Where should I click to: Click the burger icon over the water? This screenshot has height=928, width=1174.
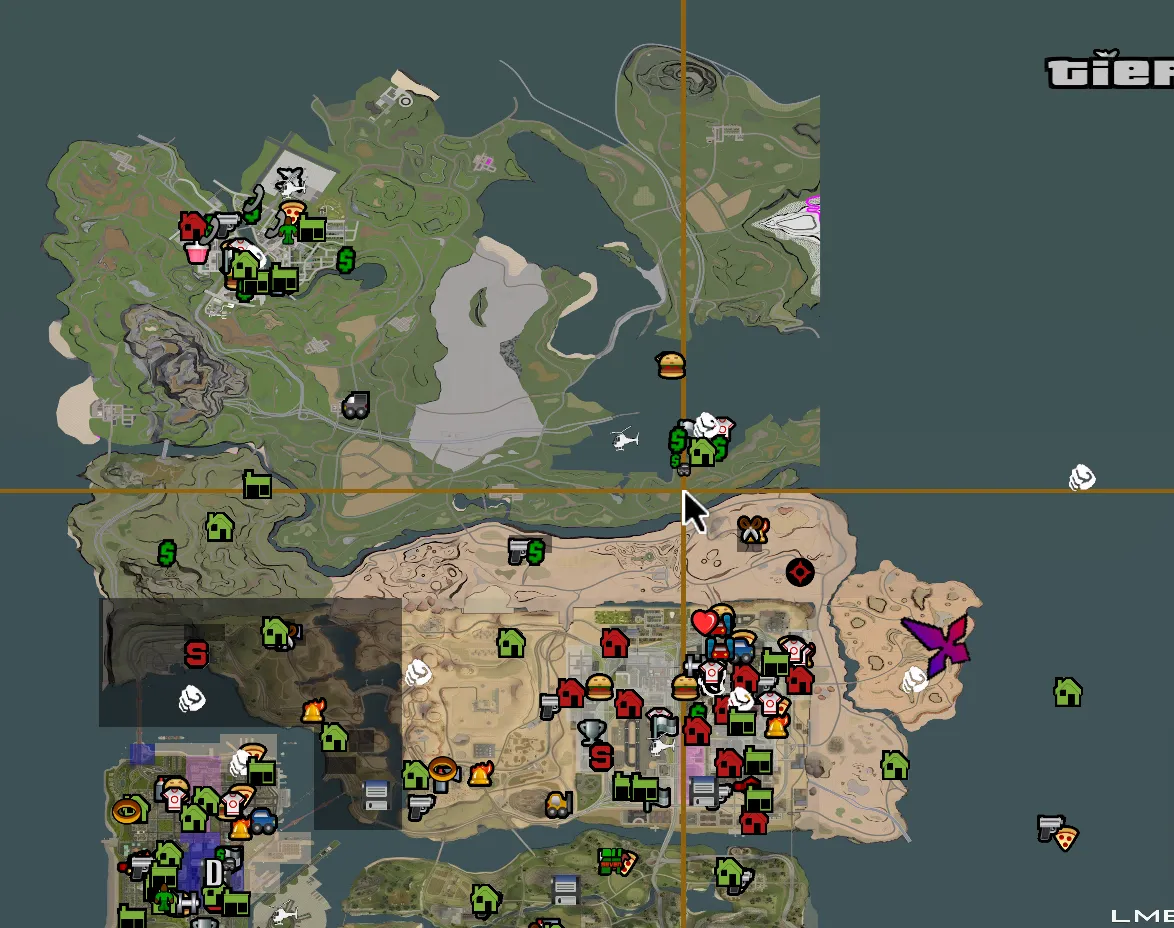point(671,365)
